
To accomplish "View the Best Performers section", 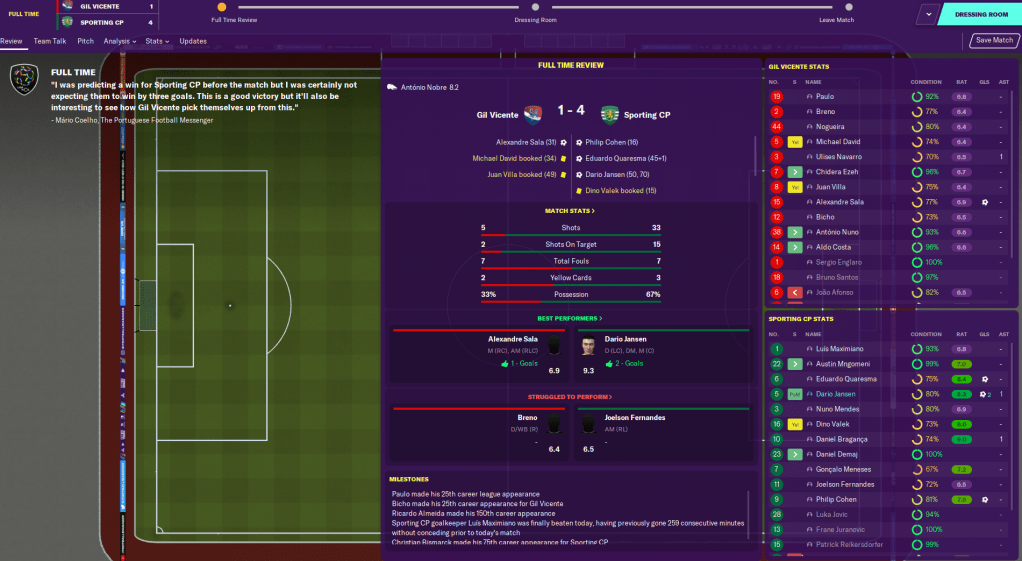I will click(570, 318).
